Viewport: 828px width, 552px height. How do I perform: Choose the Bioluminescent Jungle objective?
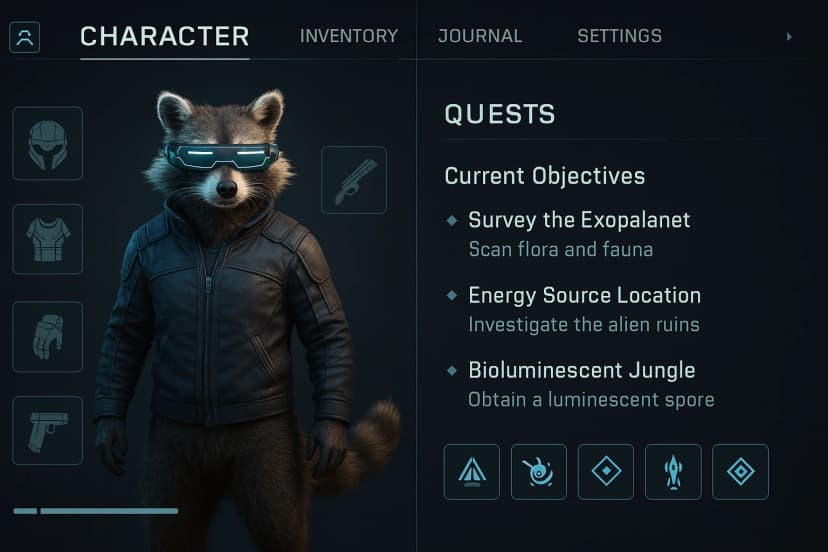tap(581, 371)
